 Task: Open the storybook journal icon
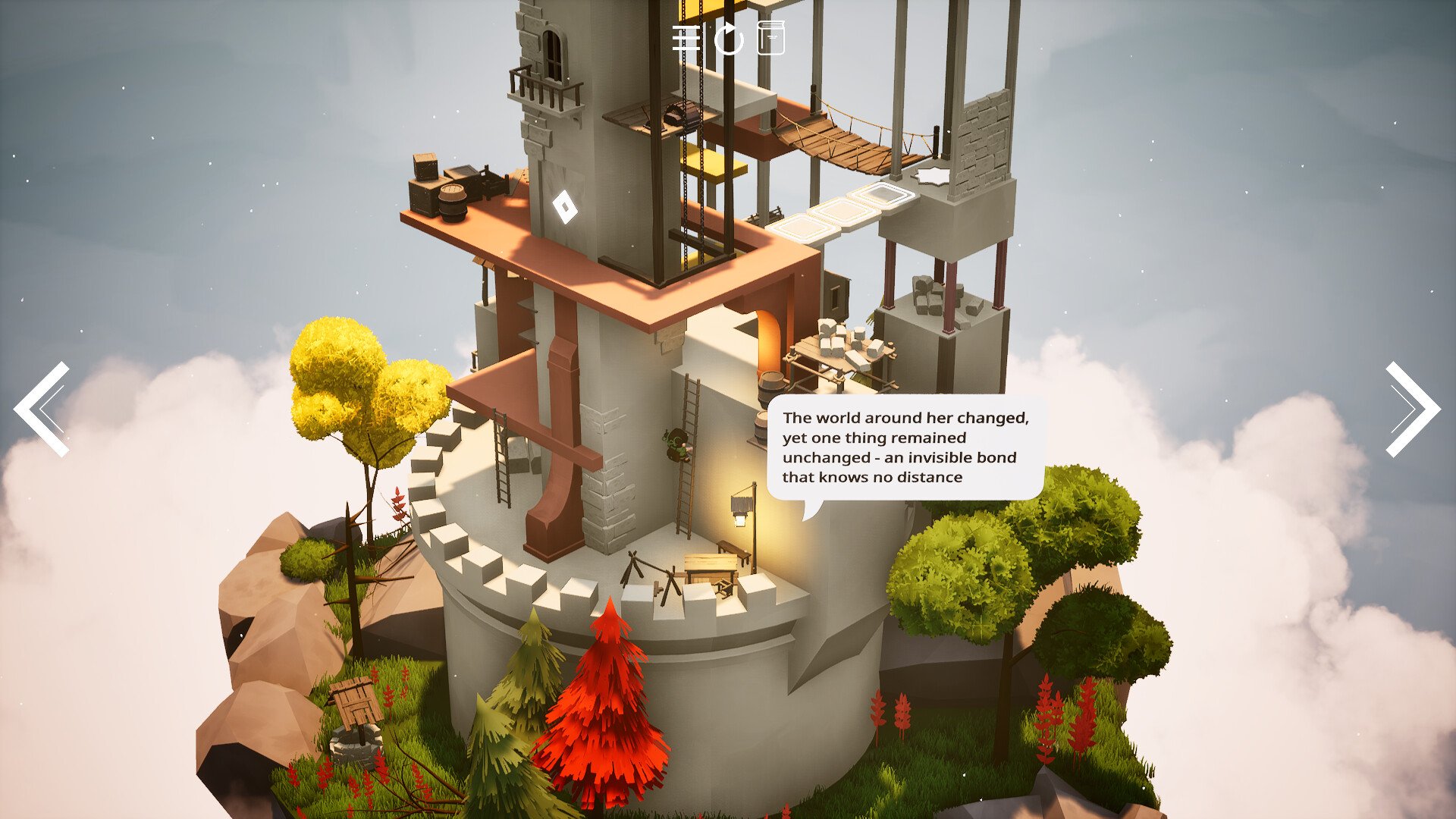[x=770, y=38]
